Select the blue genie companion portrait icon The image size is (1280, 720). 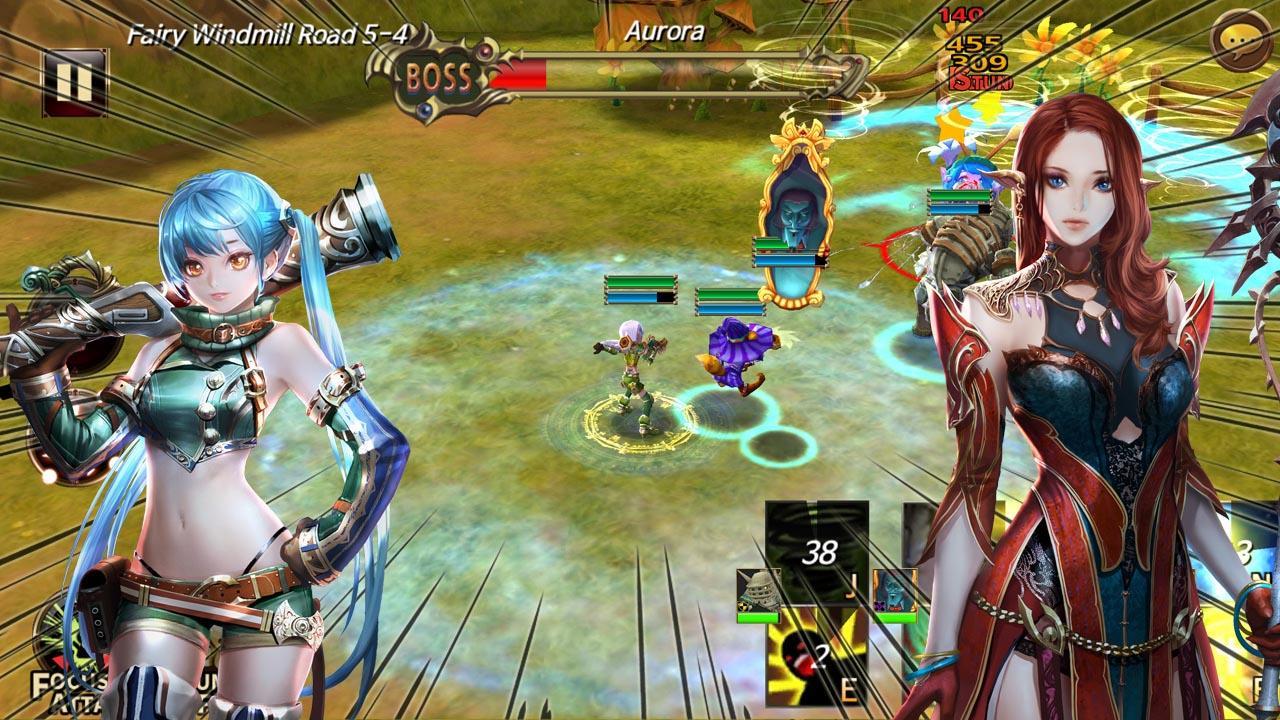[893, 590]
